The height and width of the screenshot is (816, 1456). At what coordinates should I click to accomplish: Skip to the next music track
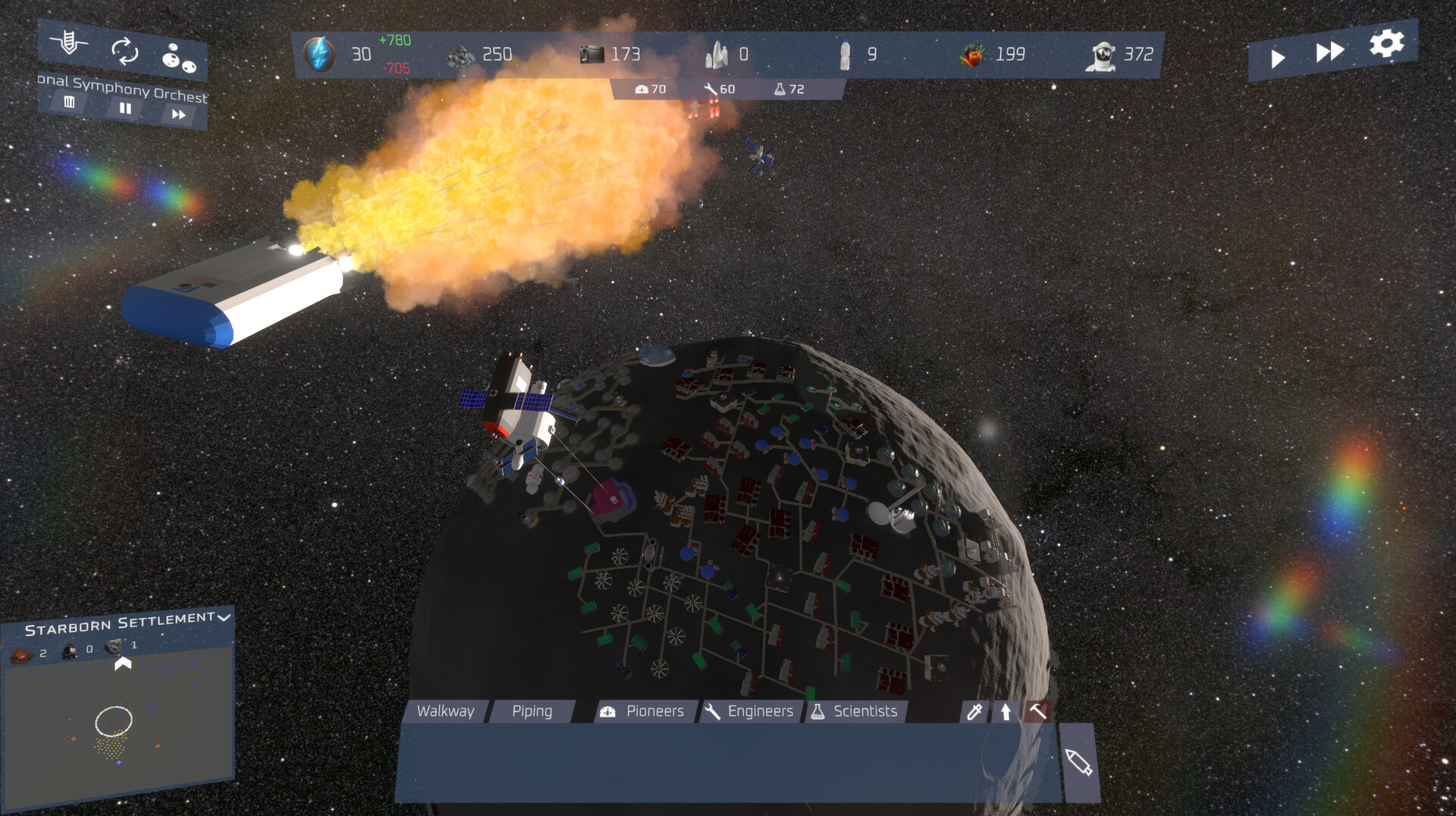179,115
